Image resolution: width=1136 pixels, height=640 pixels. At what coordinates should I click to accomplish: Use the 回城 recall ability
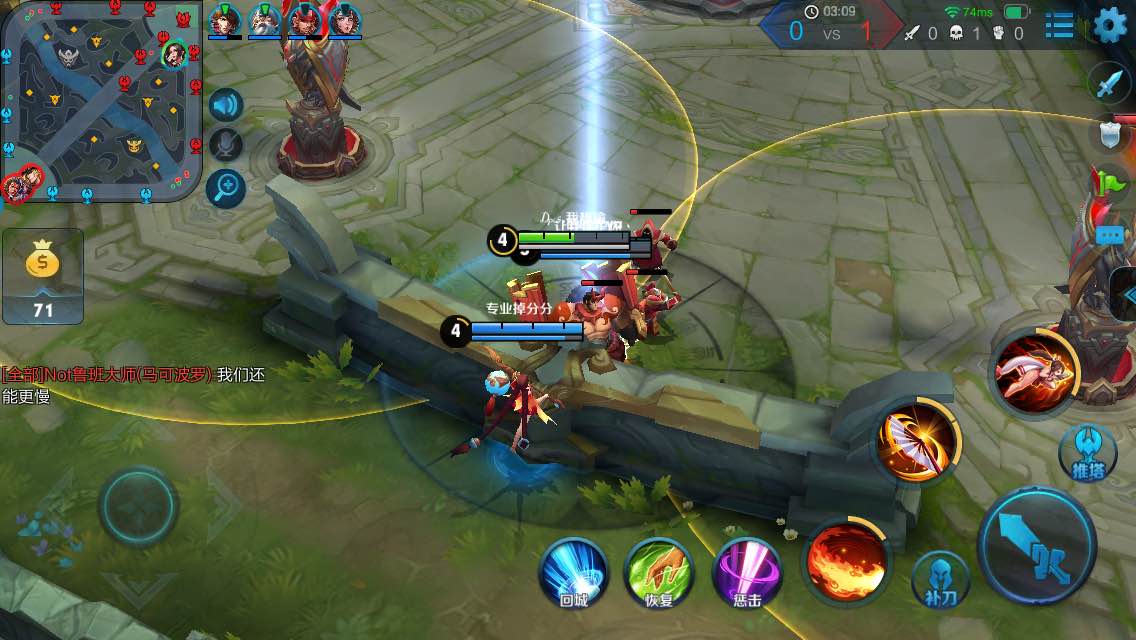(574, 572)
